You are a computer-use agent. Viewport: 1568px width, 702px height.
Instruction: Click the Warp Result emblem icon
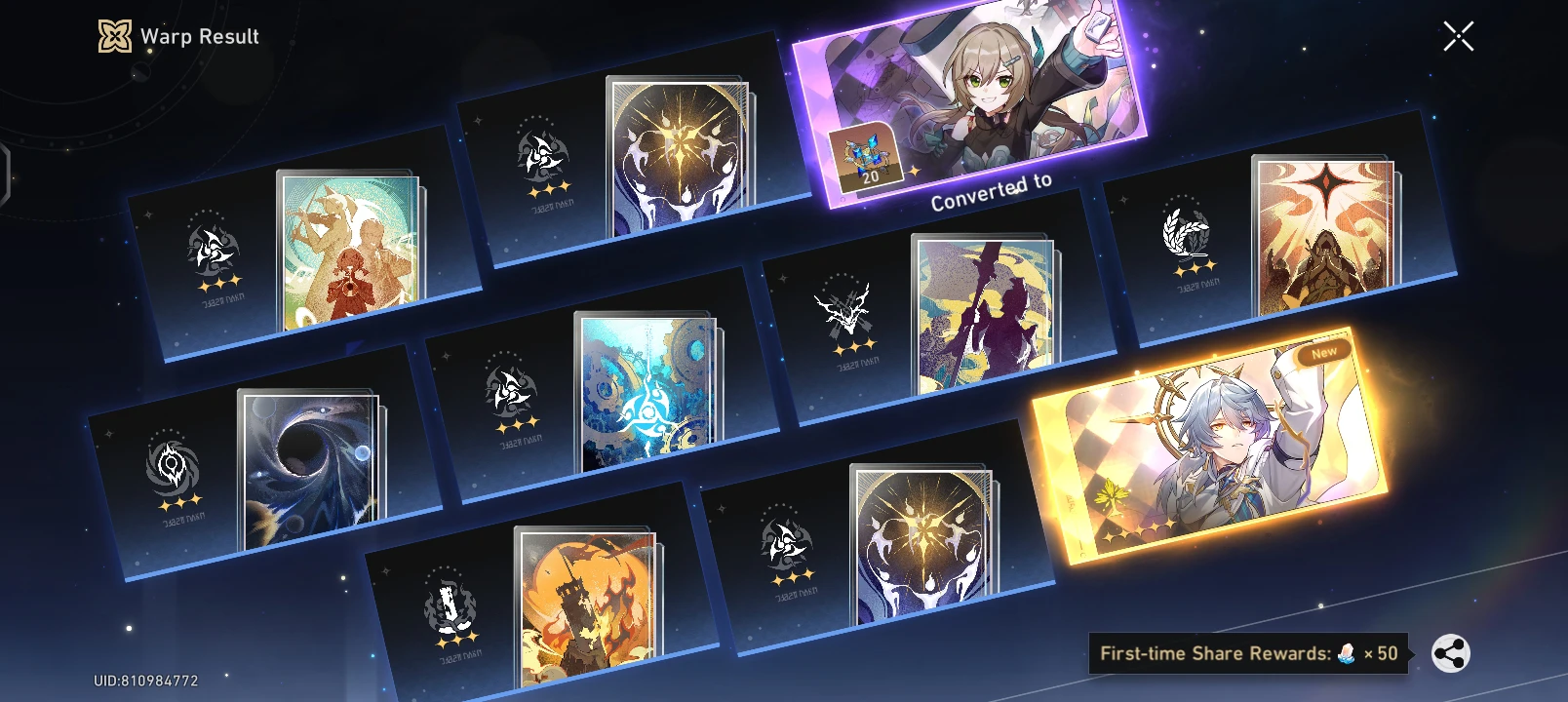[x=113, y=37]
